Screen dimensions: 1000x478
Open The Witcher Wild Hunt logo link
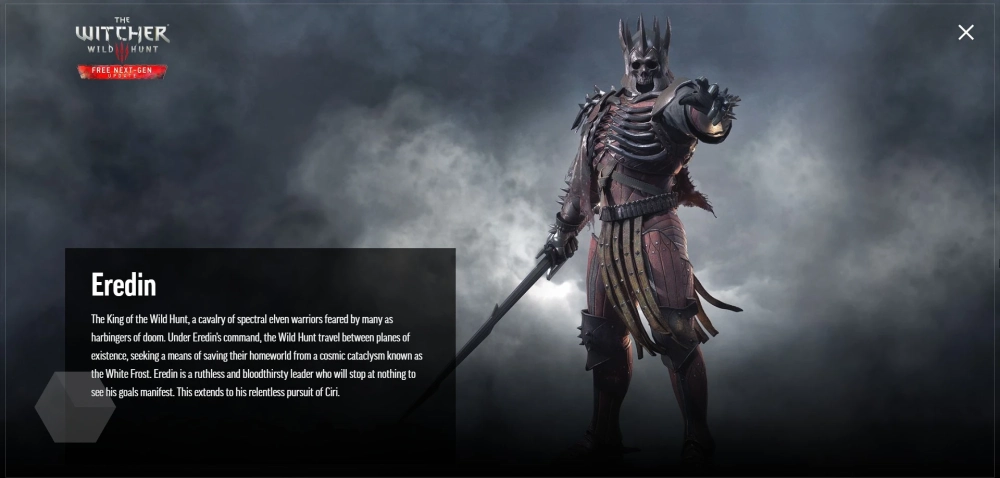click(122, 39)
